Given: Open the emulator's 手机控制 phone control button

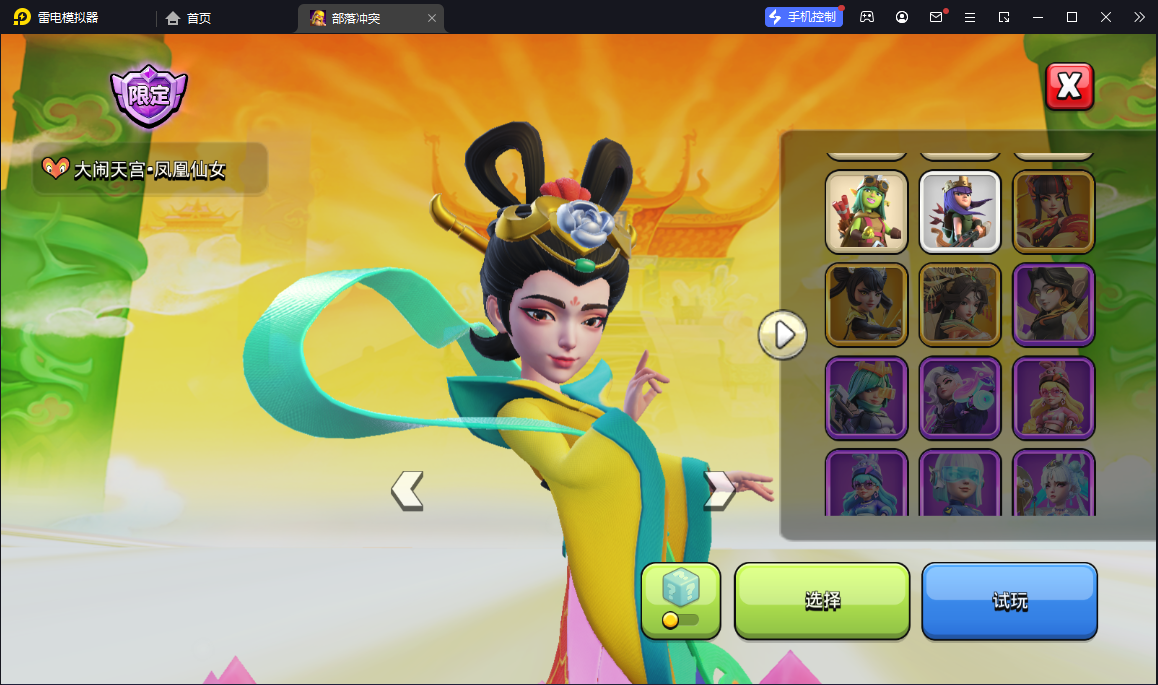Looking at the screenshot, I should [803, 17].
